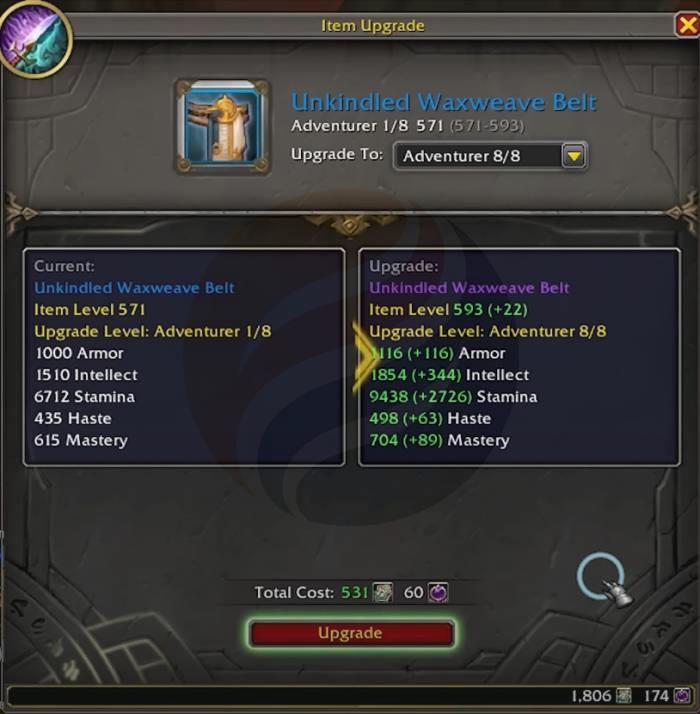Image resolution: width=700 pixels, height=714 pixels.
Task: Open the Upgrade To dropdown
Action: pyautogui.click(x=573, y=156)
